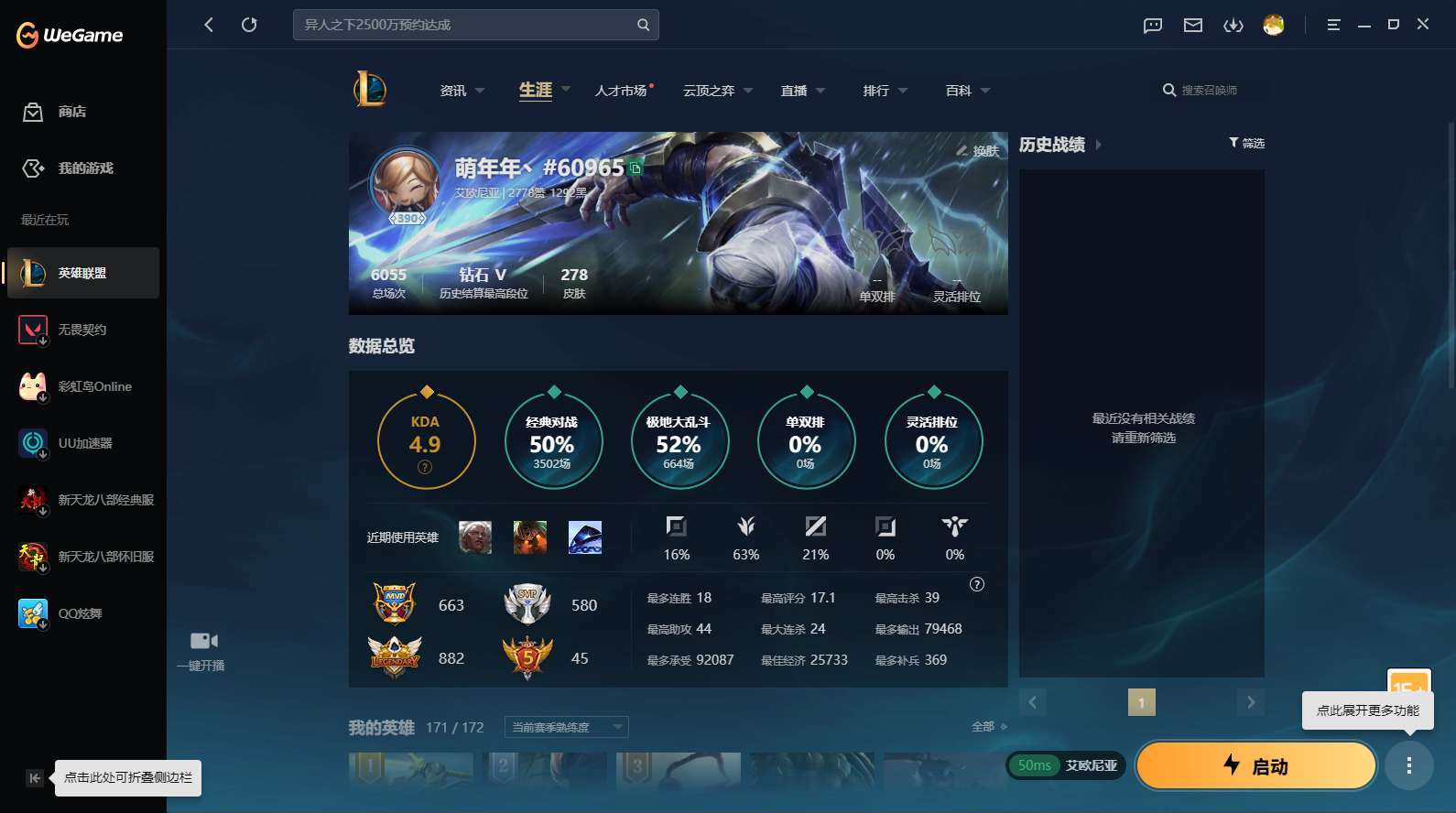Click the 一键开播 streaming camera icon
This screenshot has width=1456, height=813.
coord(202,640)
